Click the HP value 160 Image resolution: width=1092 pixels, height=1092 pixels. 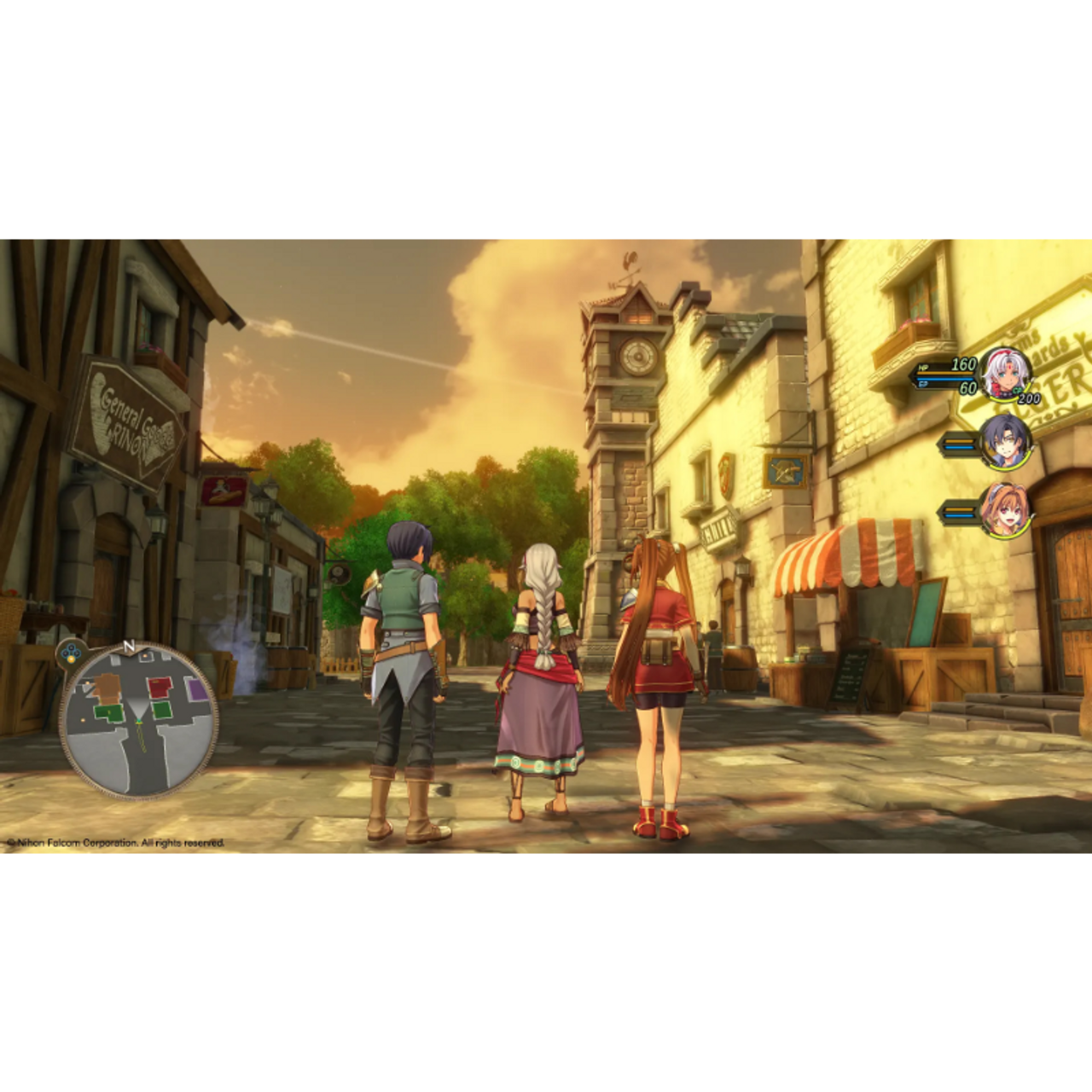[x=963, y=365]
